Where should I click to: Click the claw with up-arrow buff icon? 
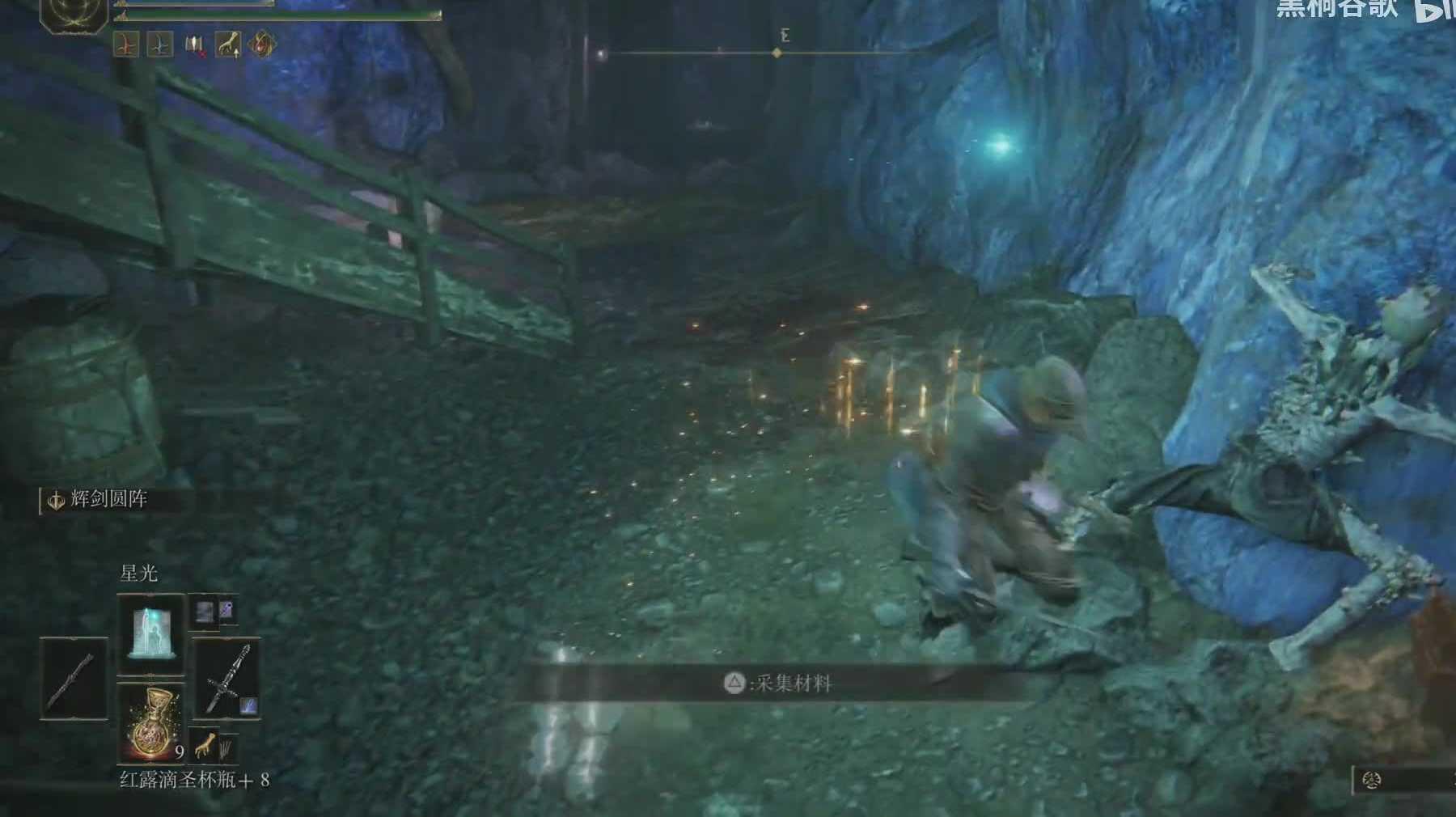coord(229,45)
